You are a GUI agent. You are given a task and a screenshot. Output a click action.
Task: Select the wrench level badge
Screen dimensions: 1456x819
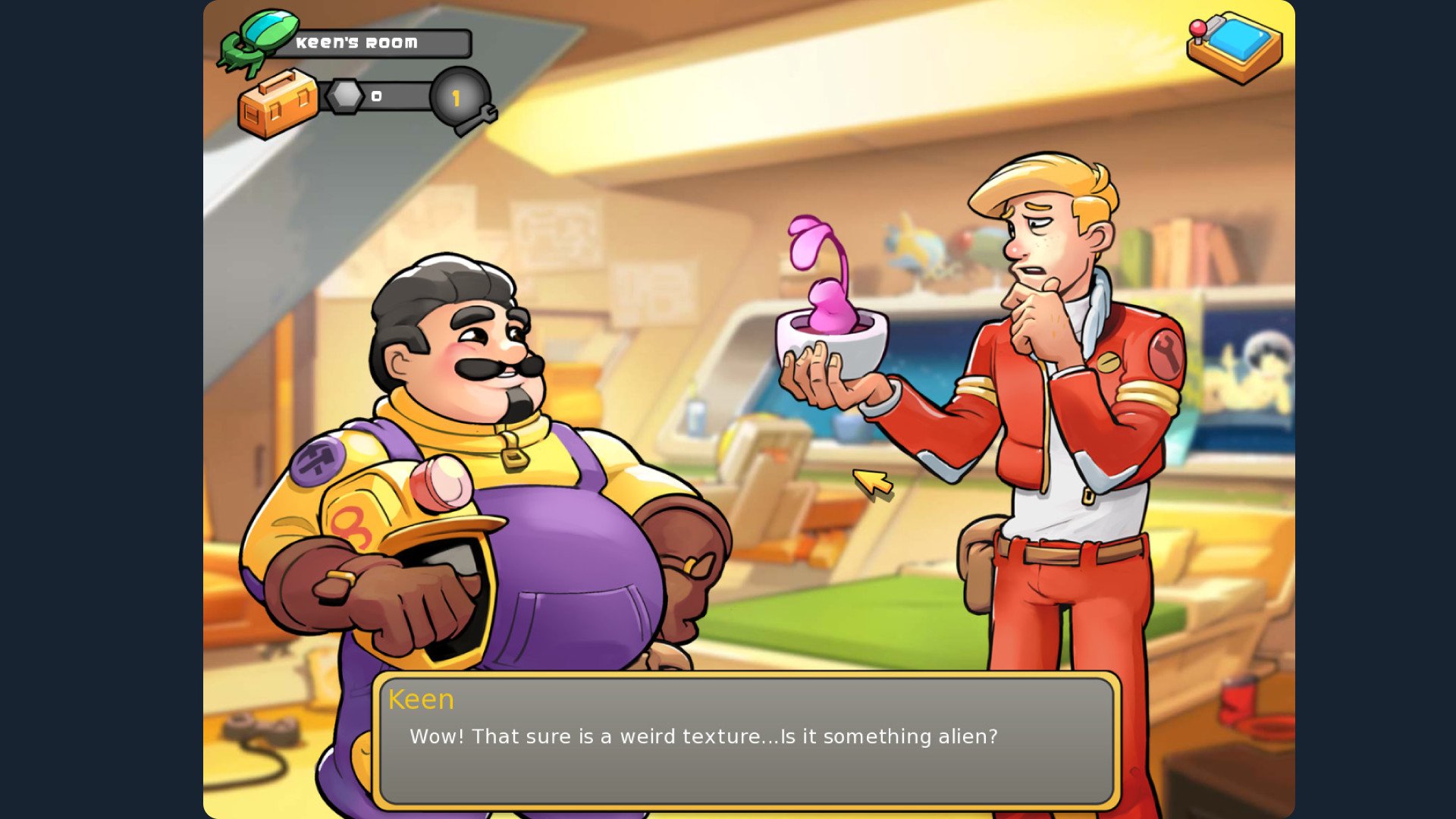pos(460,99)
